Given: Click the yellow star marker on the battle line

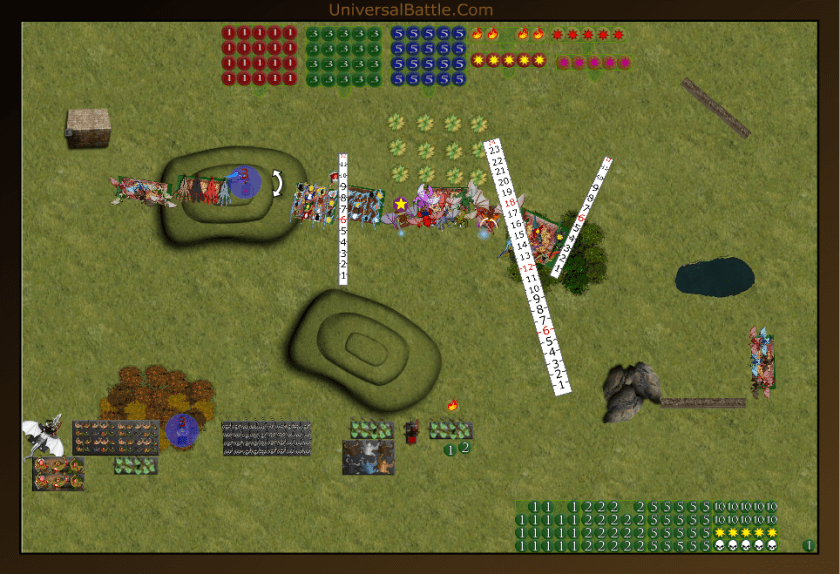Looking at the screenshot, I should 401,204.
